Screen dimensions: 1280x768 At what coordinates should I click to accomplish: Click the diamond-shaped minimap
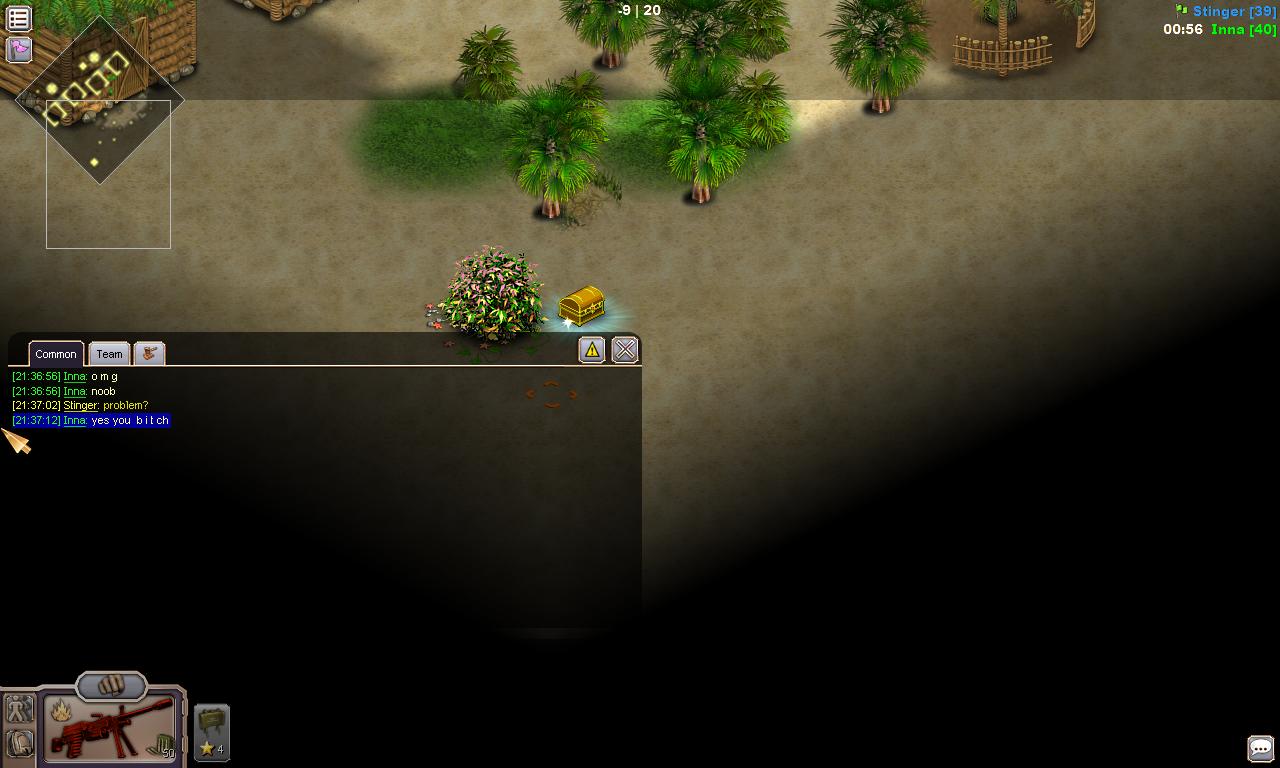pos(100,100)
